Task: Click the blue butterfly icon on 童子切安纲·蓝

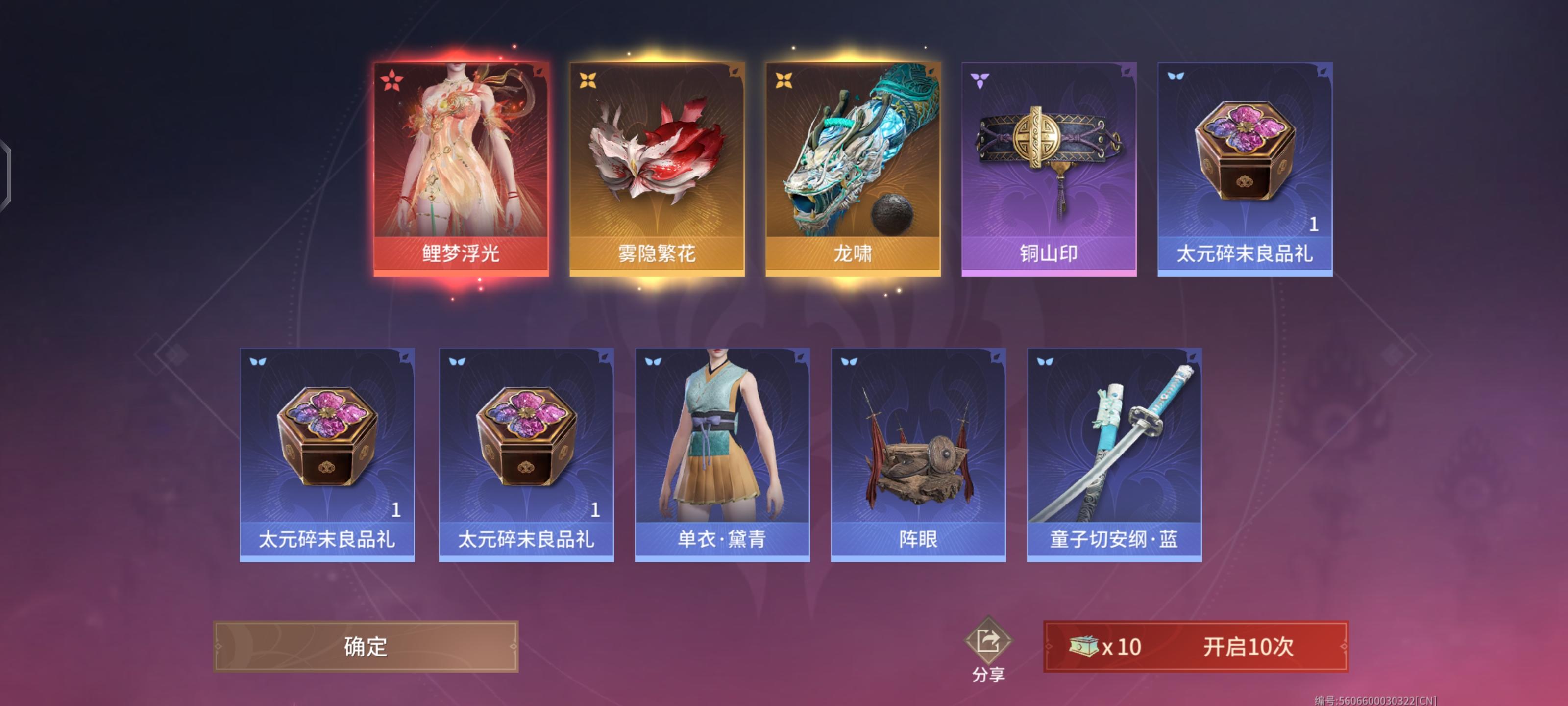Action: coord(1046,362)
